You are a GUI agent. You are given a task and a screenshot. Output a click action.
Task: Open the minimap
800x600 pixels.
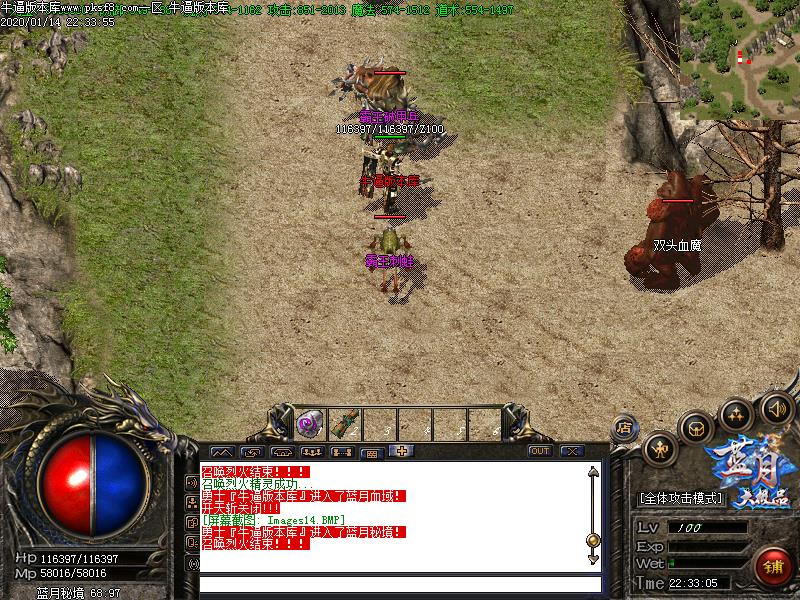(742, 58)
